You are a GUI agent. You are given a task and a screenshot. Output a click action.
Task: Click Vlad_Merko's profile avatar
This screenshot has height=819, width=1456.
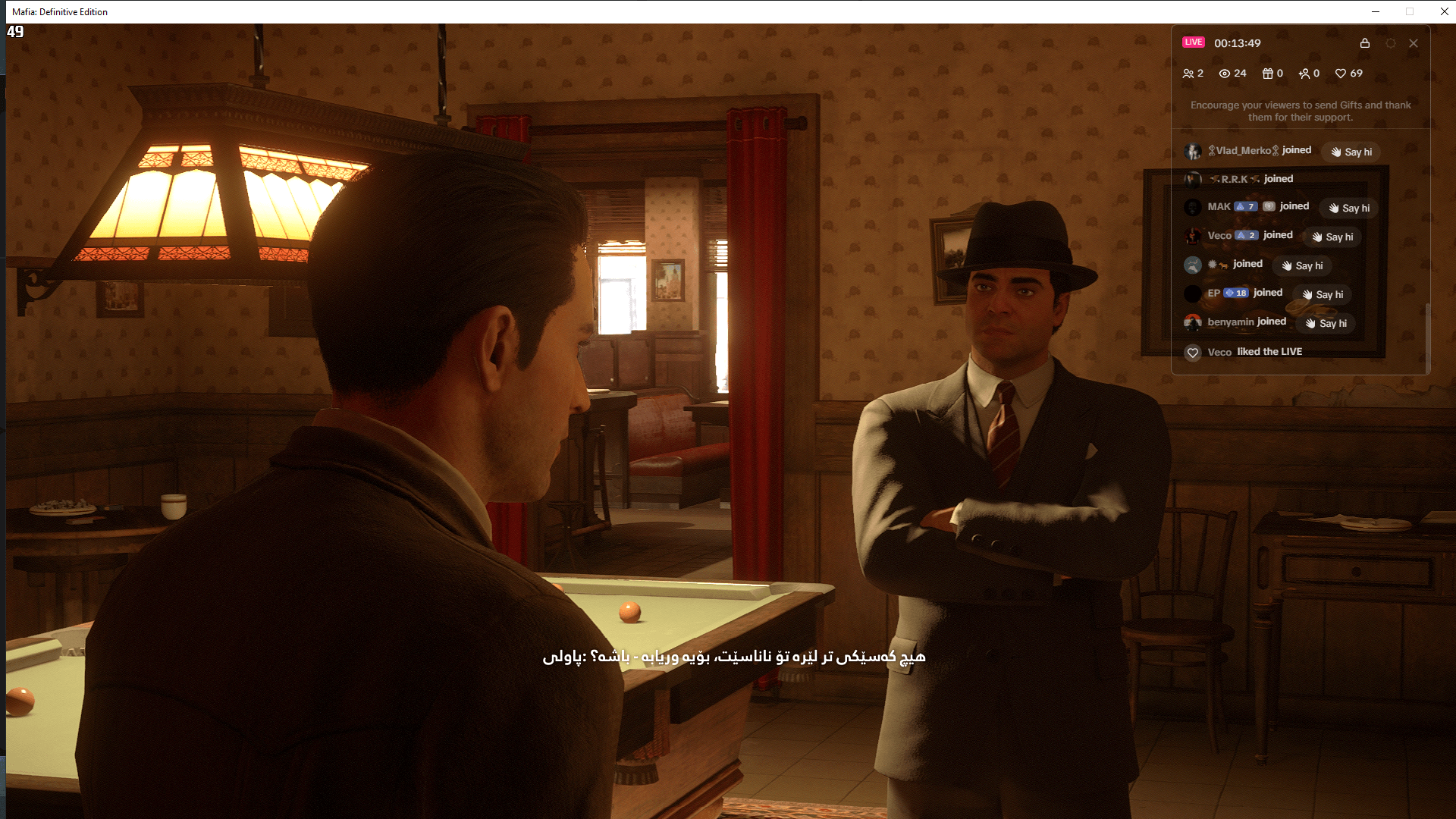point(1192,150)
